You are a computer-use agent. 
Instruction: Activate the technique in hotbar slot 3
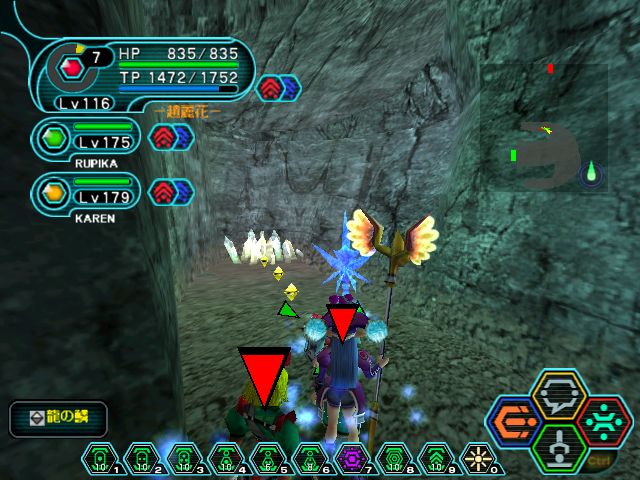pyautogui.click(x=184, y=458)
